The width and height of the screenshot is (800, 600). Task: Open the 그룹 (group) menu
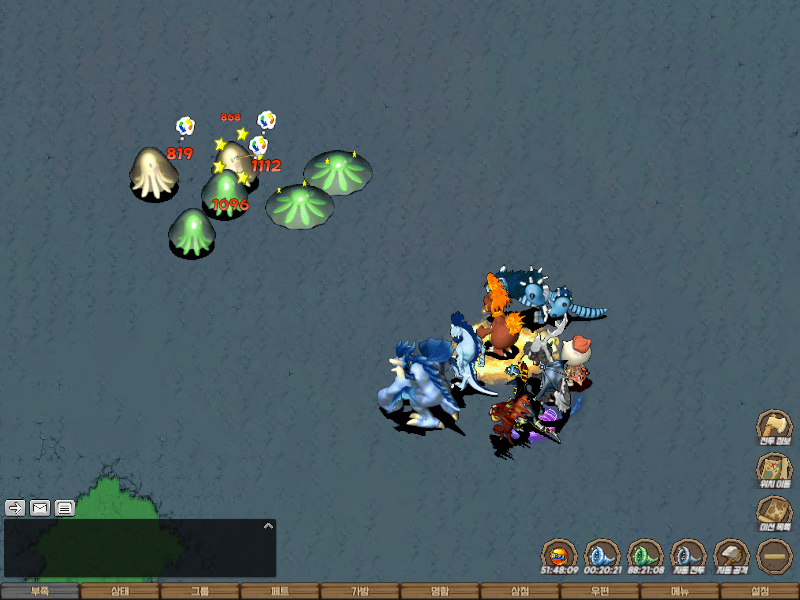point(200,591)
